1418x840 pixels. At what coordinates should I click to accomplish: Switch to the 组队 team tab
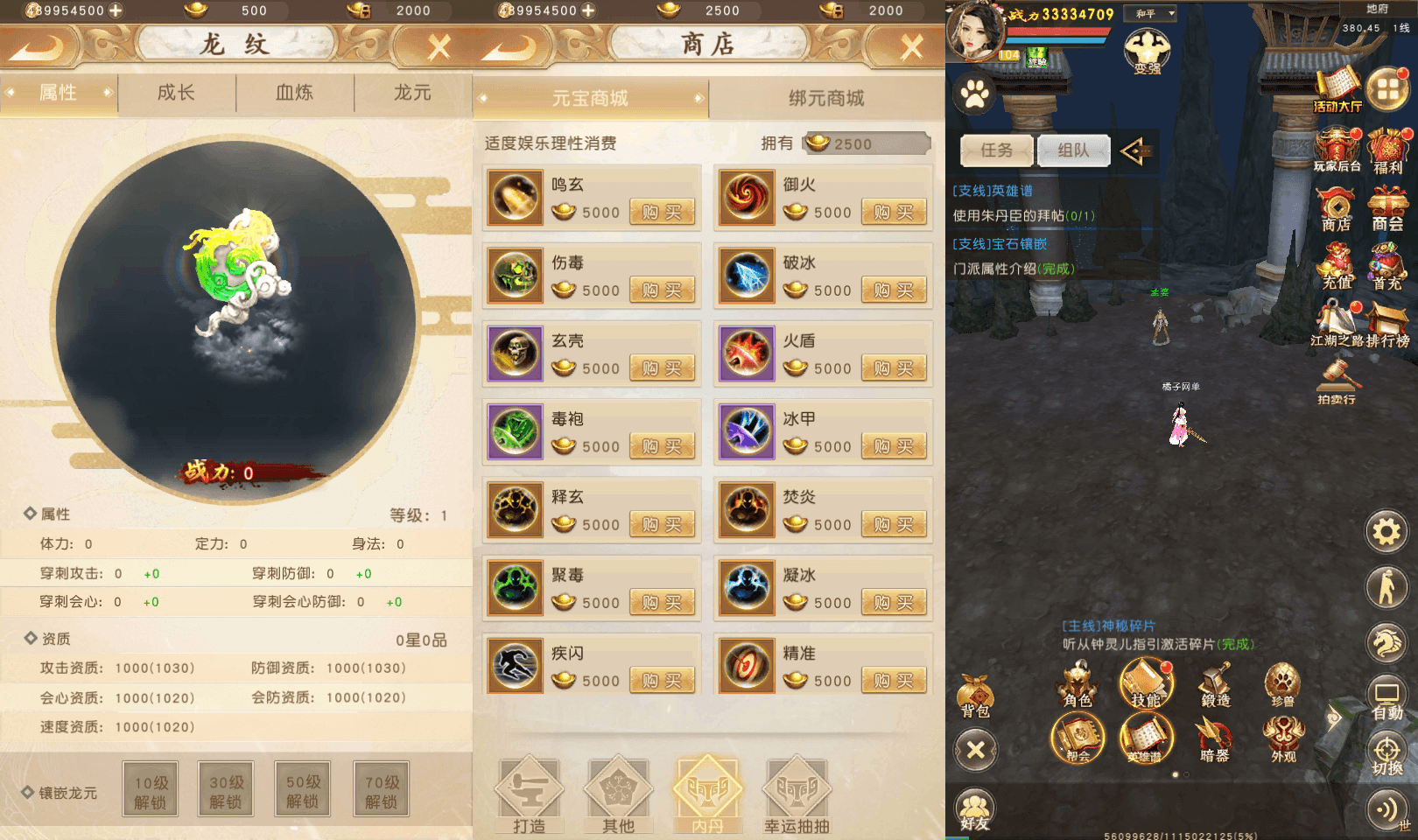coord(1073,150)
